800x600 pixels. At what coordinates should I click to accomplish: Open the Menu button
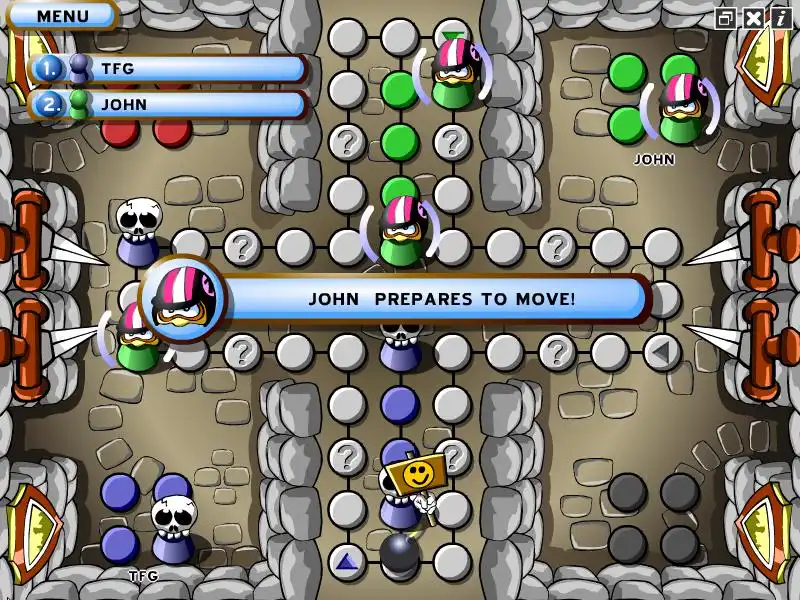click(62, 16)
